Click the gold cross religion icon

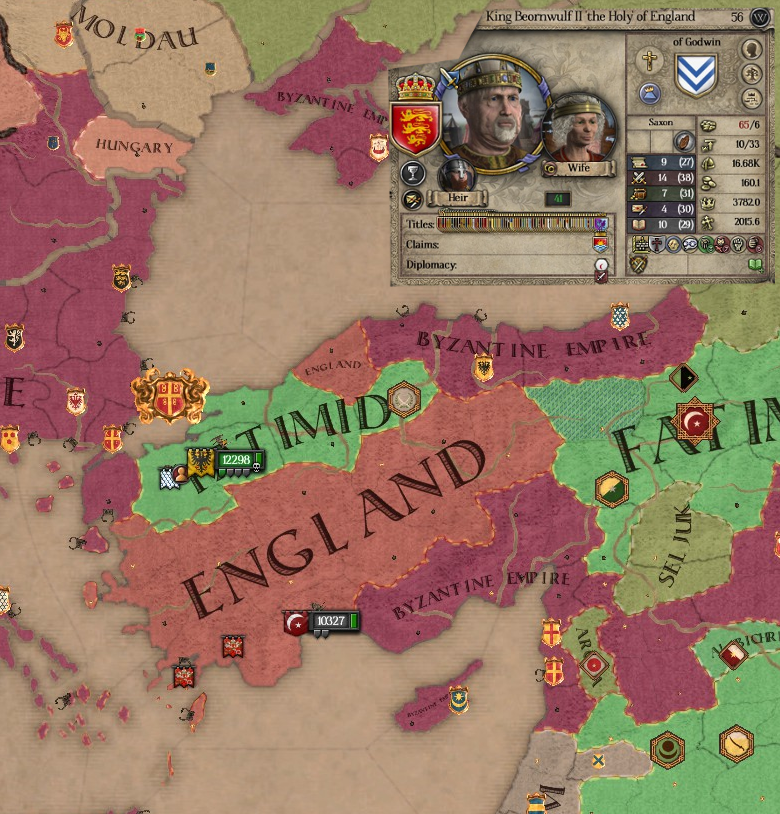coord(650,61)
